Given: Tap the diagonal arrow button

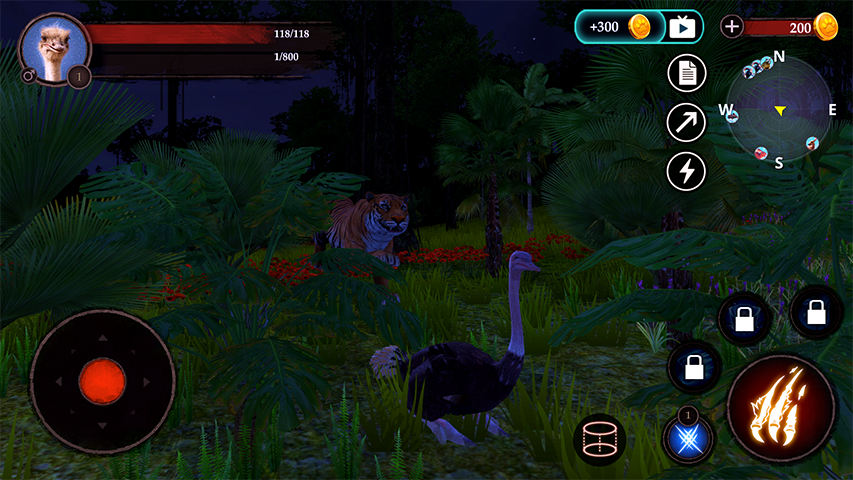Looking at the screenshot, I should (686, 122).
